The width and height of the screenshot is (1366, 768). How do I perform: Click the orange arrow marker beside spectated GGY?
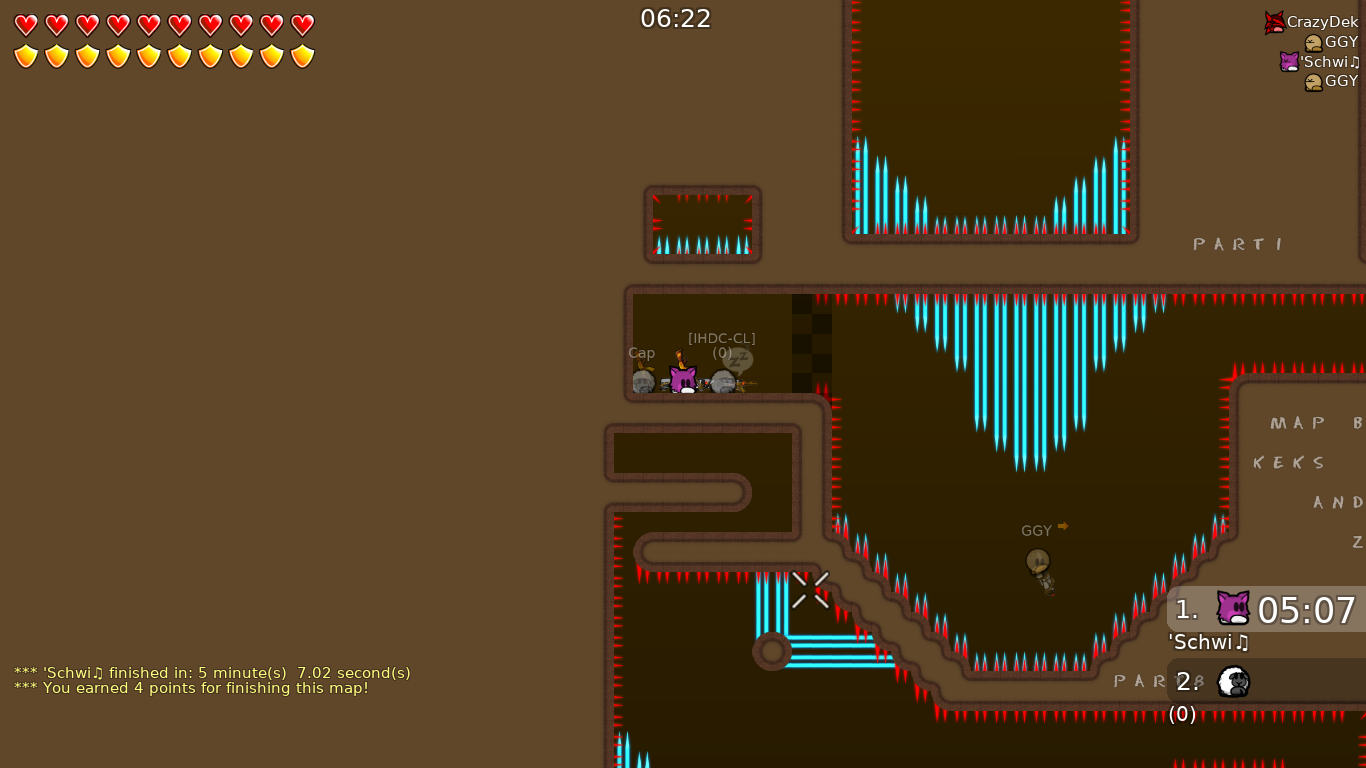(x=1062, y=525)
